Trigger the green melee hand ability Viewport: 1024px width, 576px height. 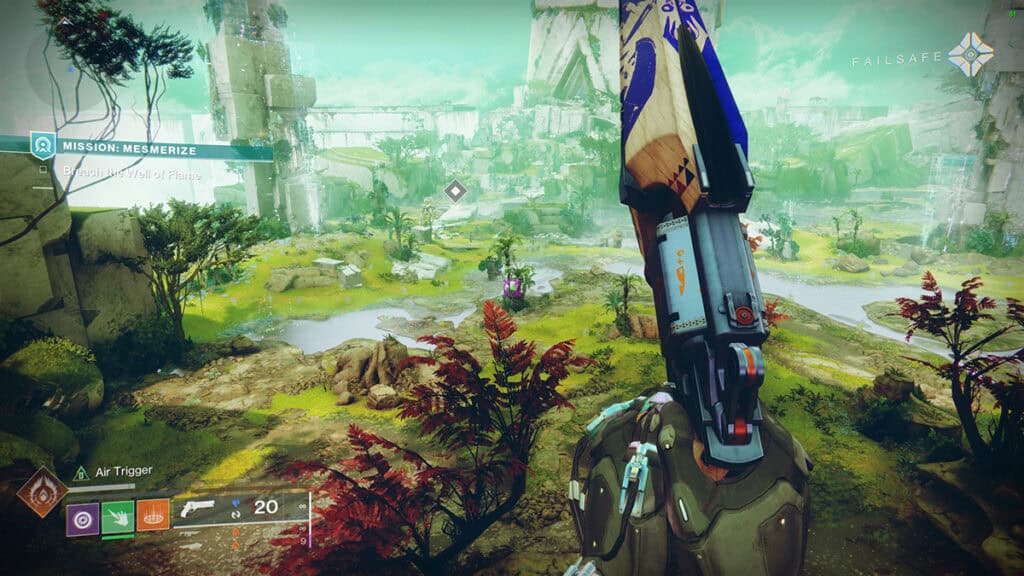pyautogui.click(x=117, y=516)
